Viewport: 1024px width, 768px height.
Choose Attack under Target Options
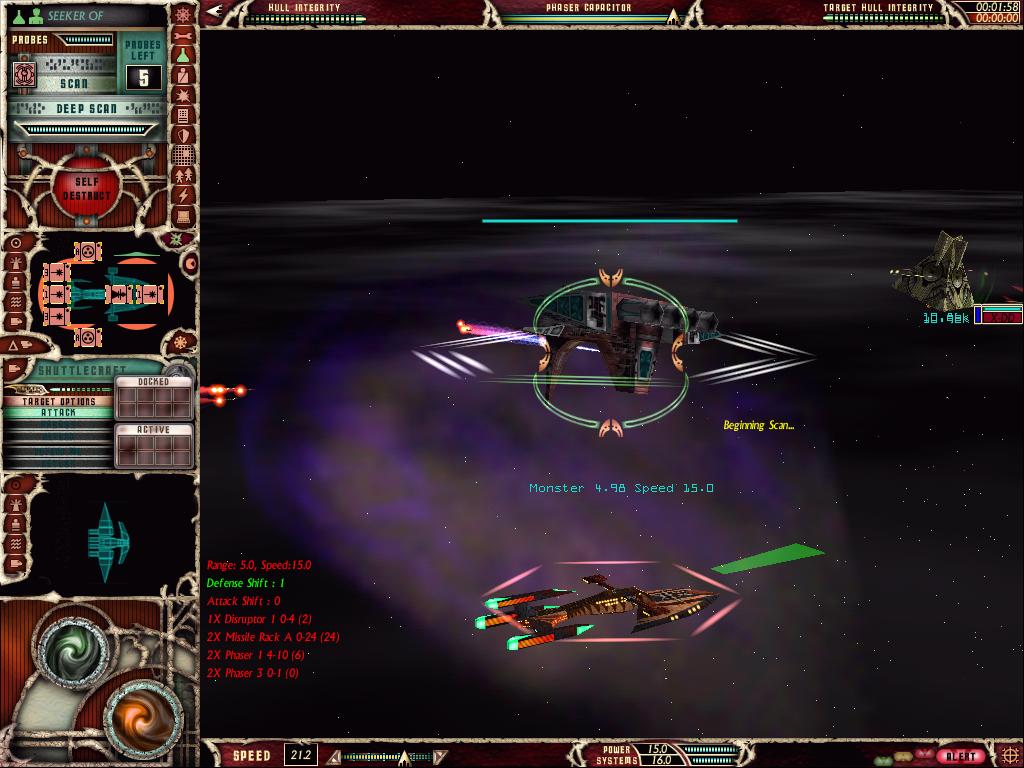click(x=58, y=412)
